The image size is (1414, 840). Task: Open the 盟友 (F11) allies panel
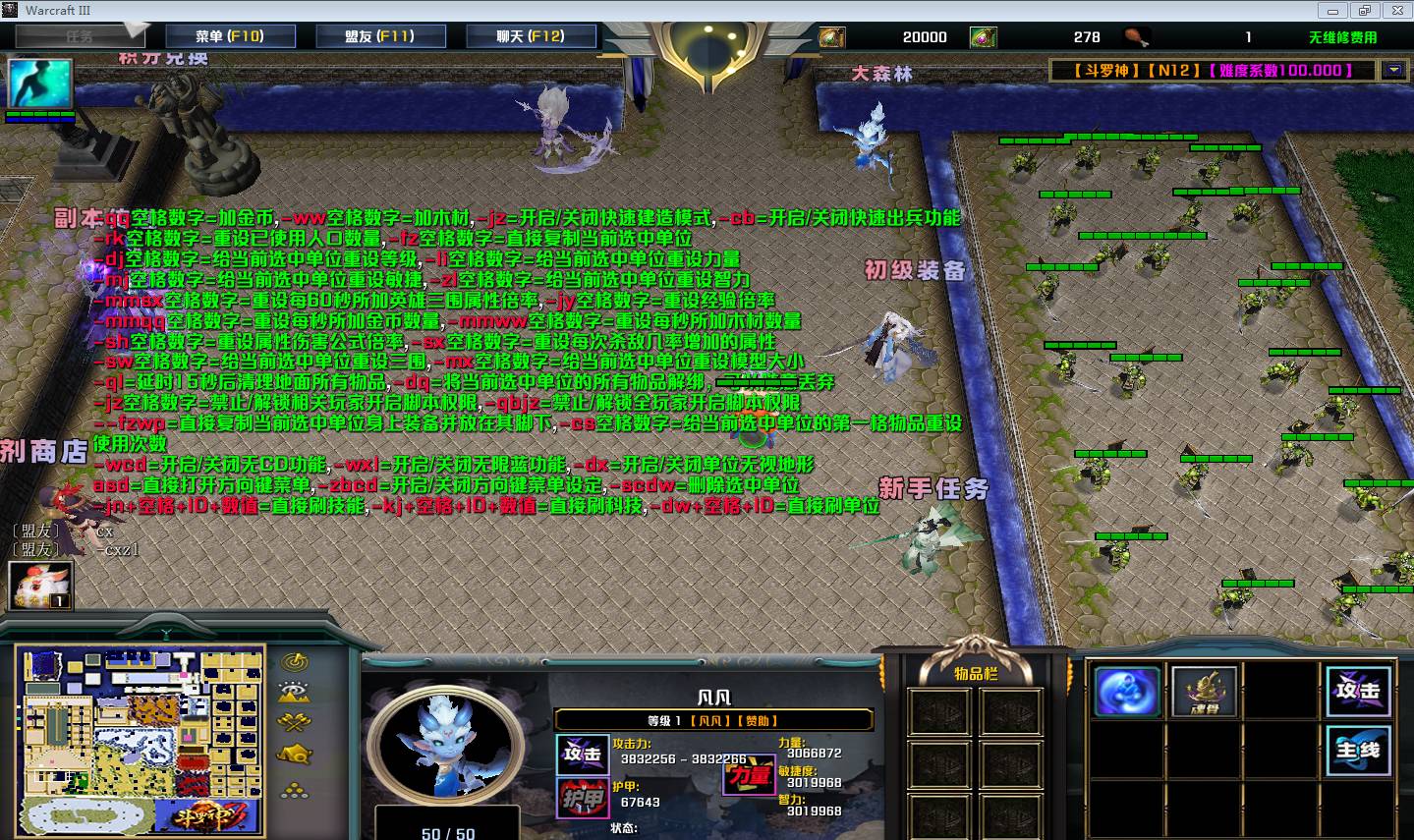pyautogui.click(x=380, y=36)
